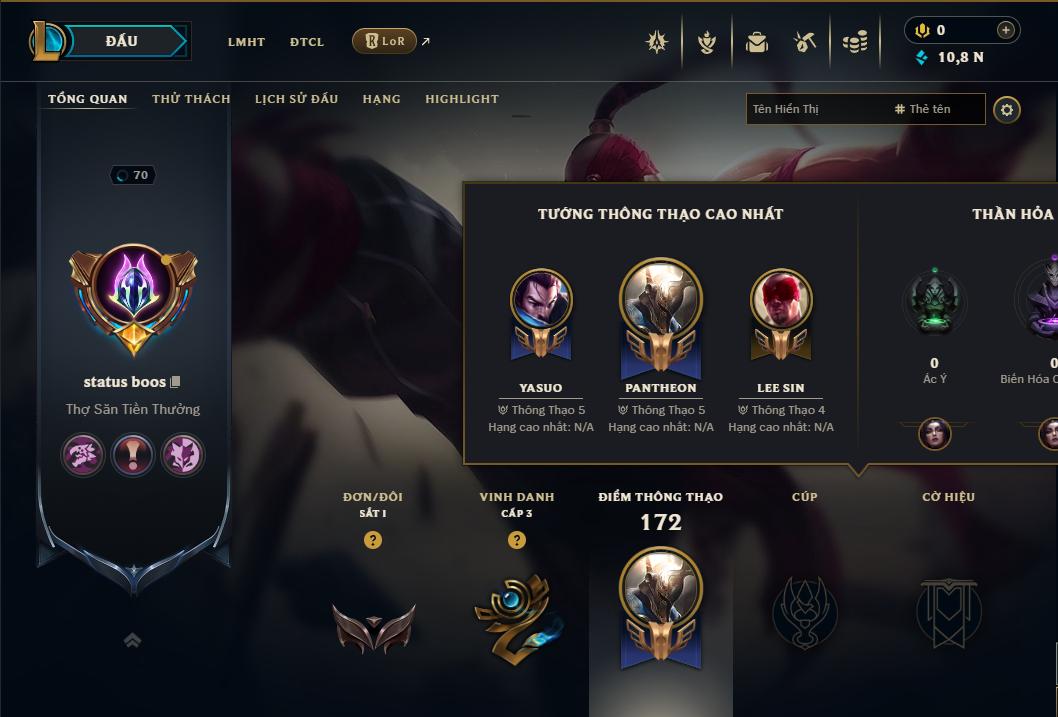Switch to the Thử Thách tab
This screenshot has width=1058, height=717.
coord(191,99)
